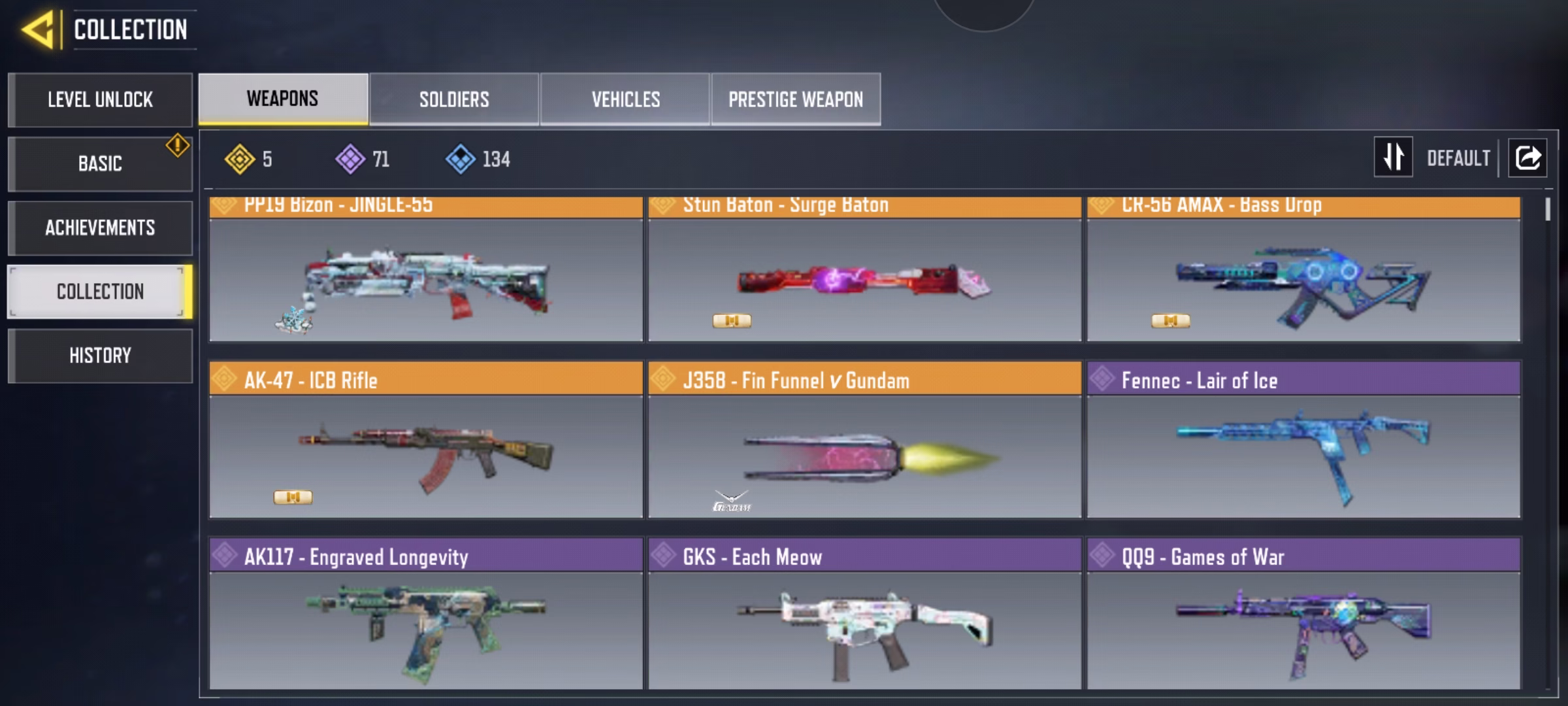The height and width of the screenshot is (706, 1568).
Task: Select the CR-56 AMAX Bass Drop card
Action: 1303,278
